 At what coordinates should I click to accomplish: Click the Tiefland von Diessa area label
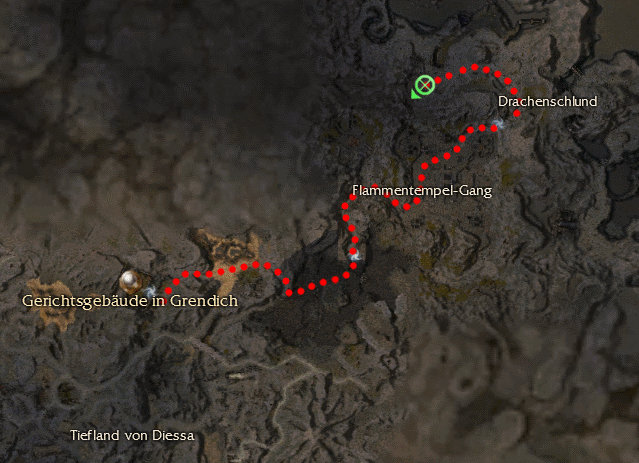[132, 436]
